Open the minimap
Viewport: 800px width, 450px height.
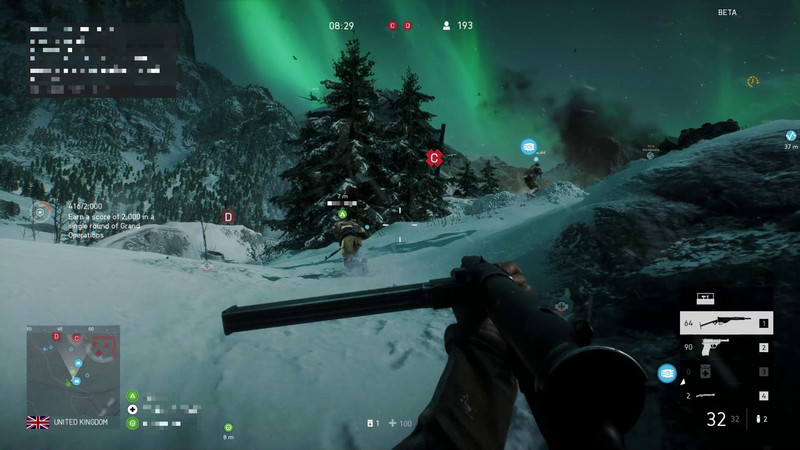[73, 366]
